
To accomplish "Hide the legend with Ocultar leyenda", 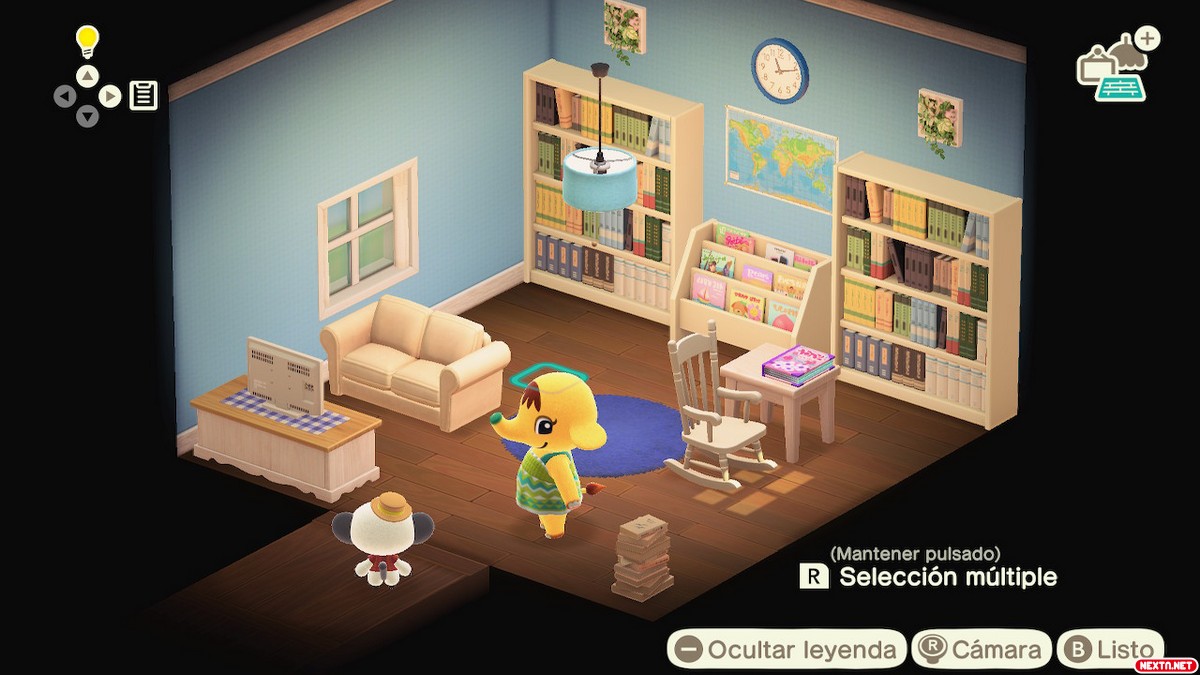I will (x=786, y=649).
